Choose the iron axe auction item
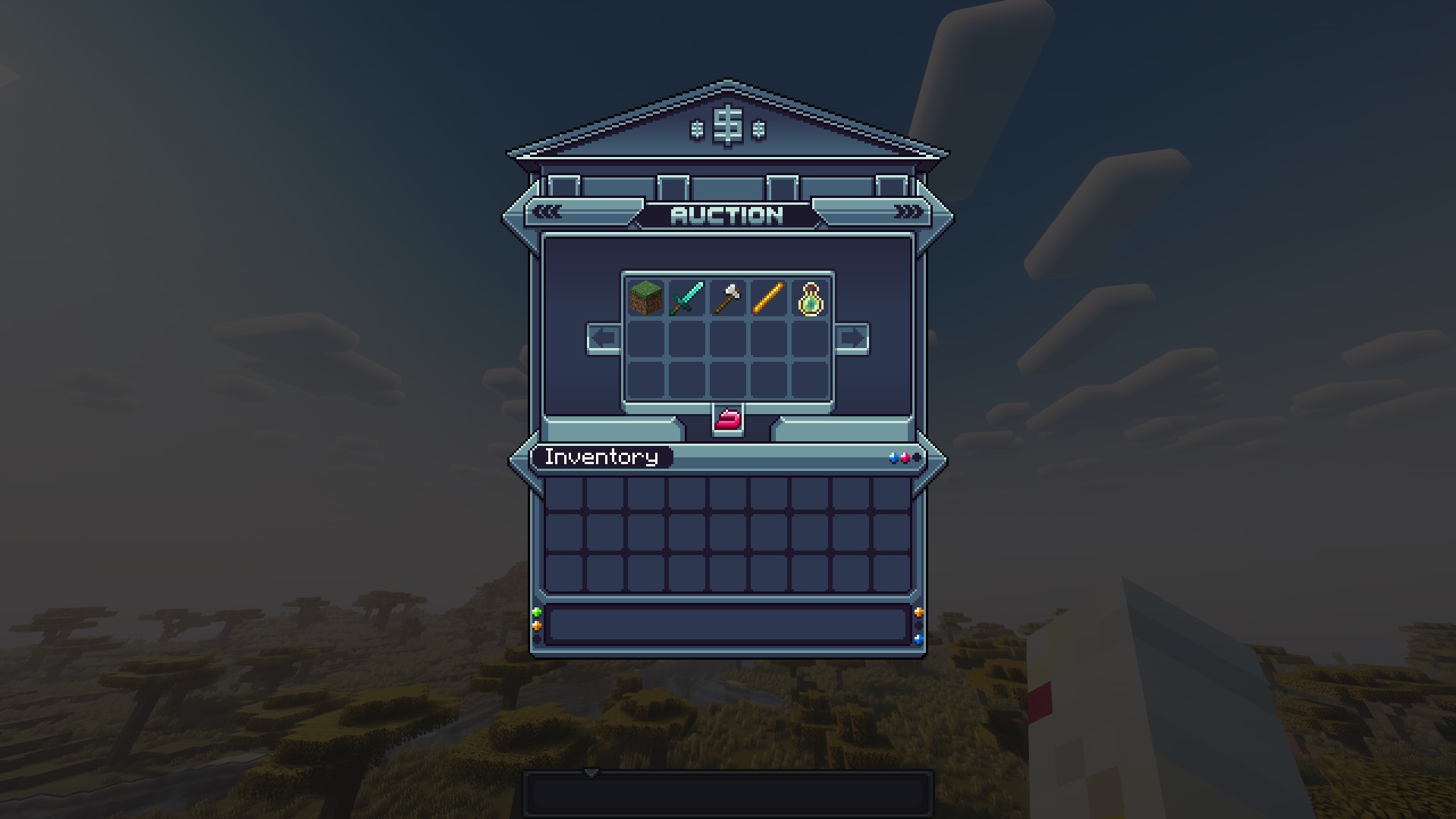The height and width of the screenshot is (819, 1456). 728,297
